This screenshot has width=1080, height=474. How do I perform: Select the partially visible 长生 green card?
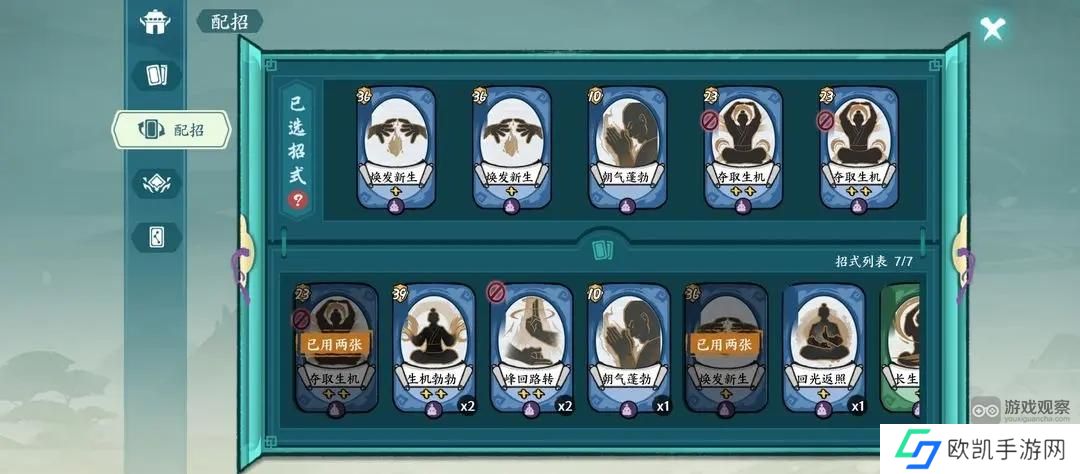pyautogui.click(x=900, y=348)
